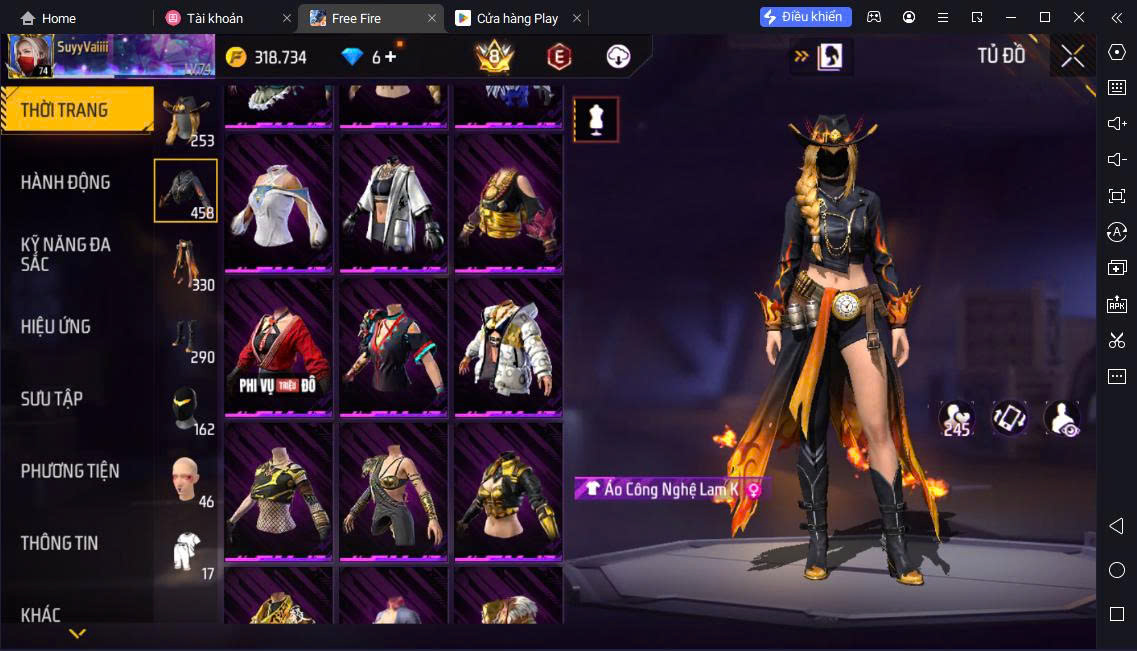Open the likes heart icon showing 245
1137x651 pixels.
pos(957,418)
